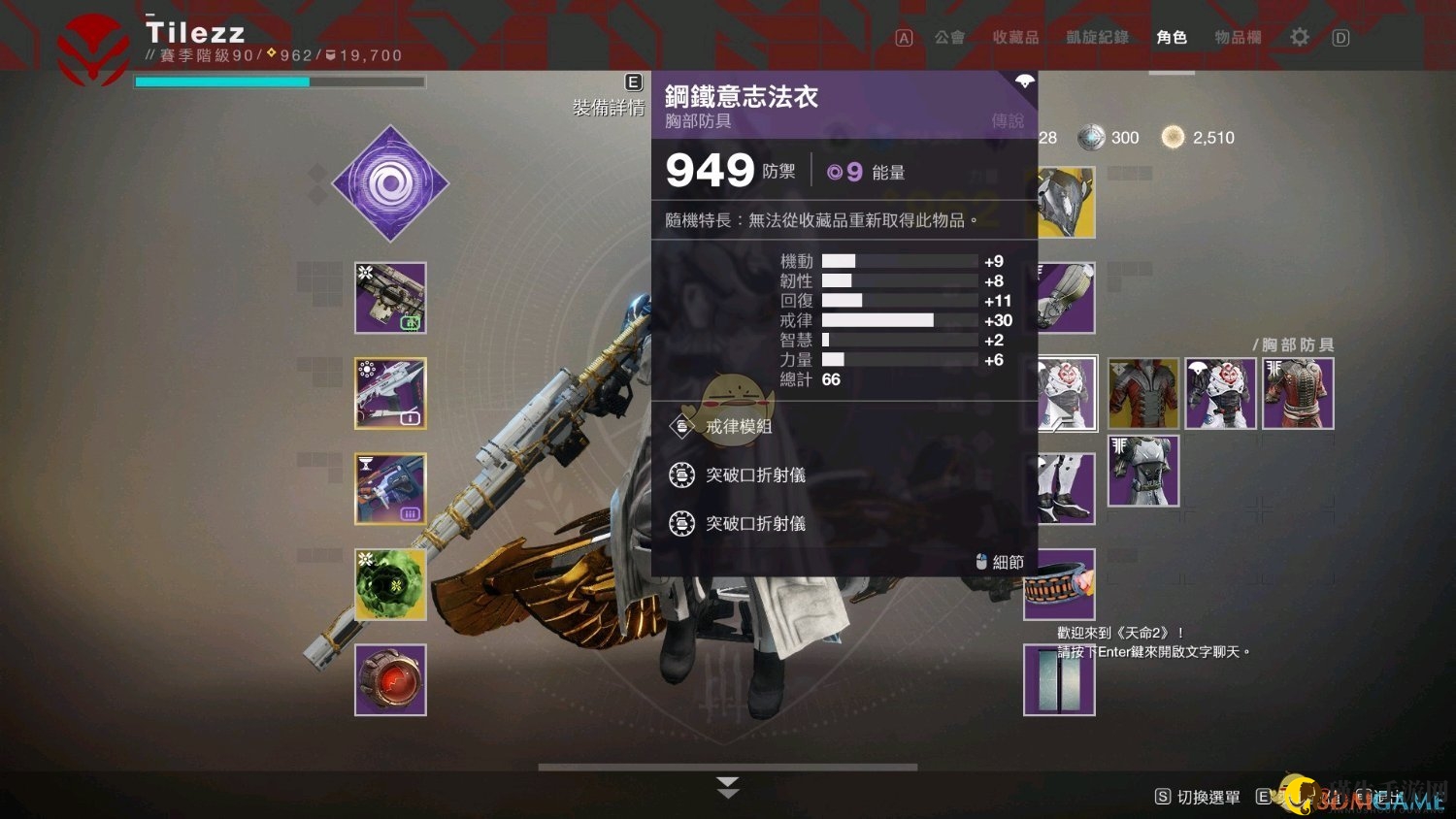The height and width of the screenshot is (819, 1456).
Task: Open the red-eye seasonal artifact slot
Action: coord(390,679)
